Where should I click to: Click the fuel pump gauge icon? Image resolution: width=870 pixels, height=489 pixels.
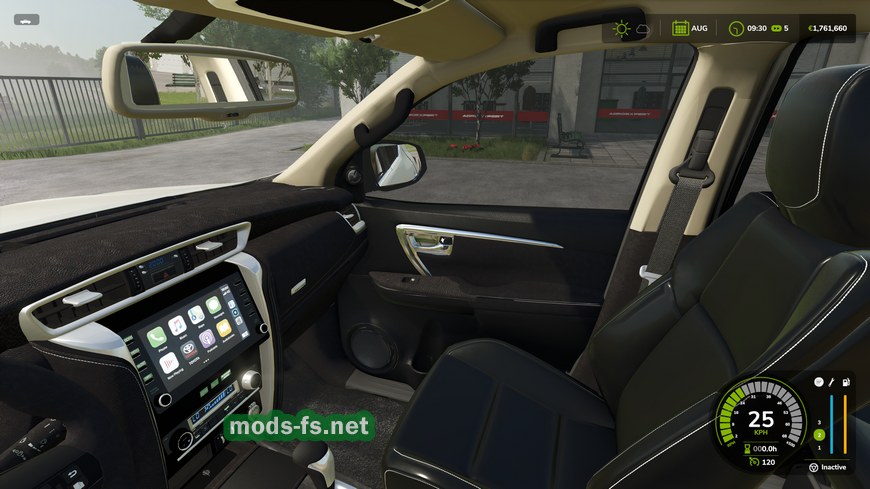pyautogui.click(x=846, y=383)
